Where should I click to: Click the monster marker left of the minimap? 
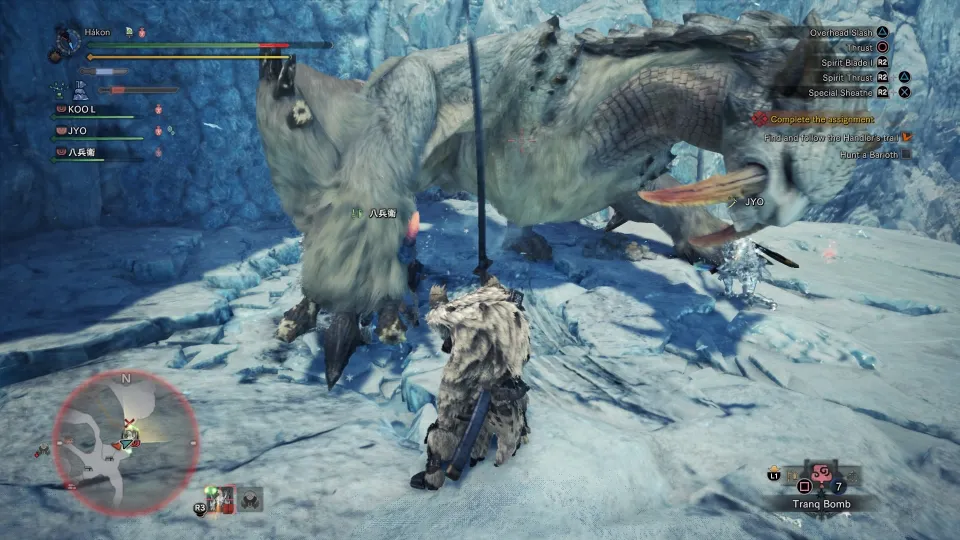(x=45, y=451)
